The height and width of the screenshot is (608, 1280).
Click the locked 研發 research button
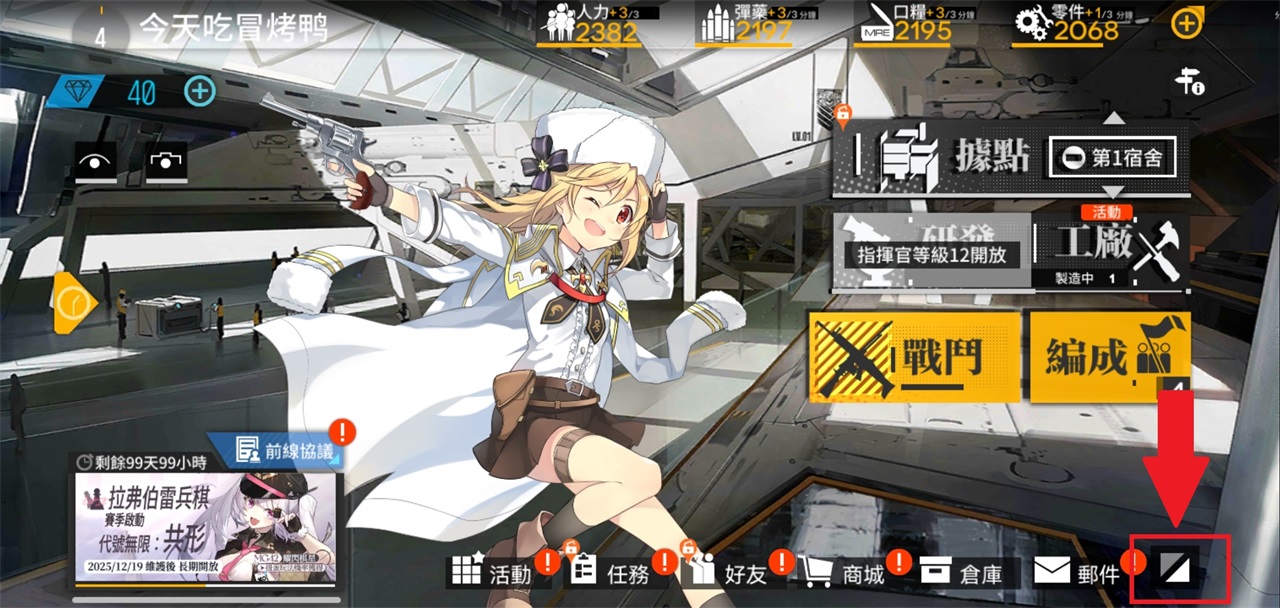coord(931,250)
